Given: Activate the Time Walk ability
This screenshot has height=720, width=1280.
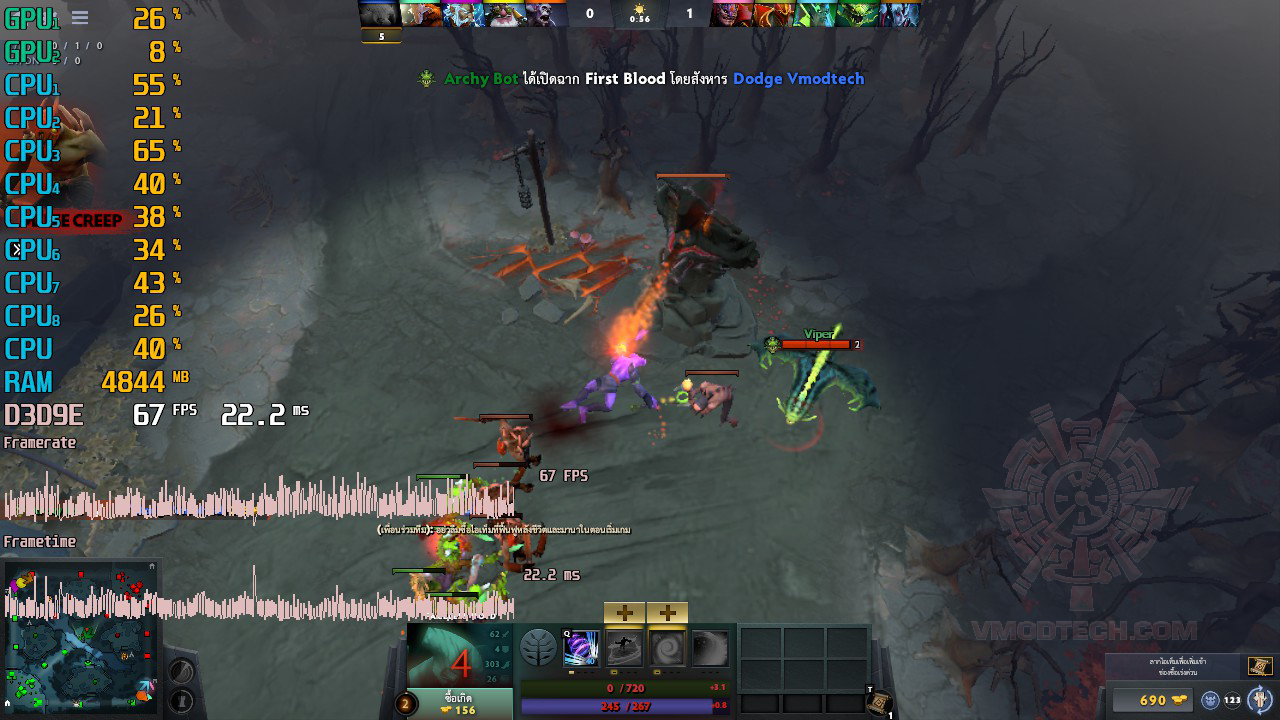Looking at the screenshot, I should coord(581,648).
